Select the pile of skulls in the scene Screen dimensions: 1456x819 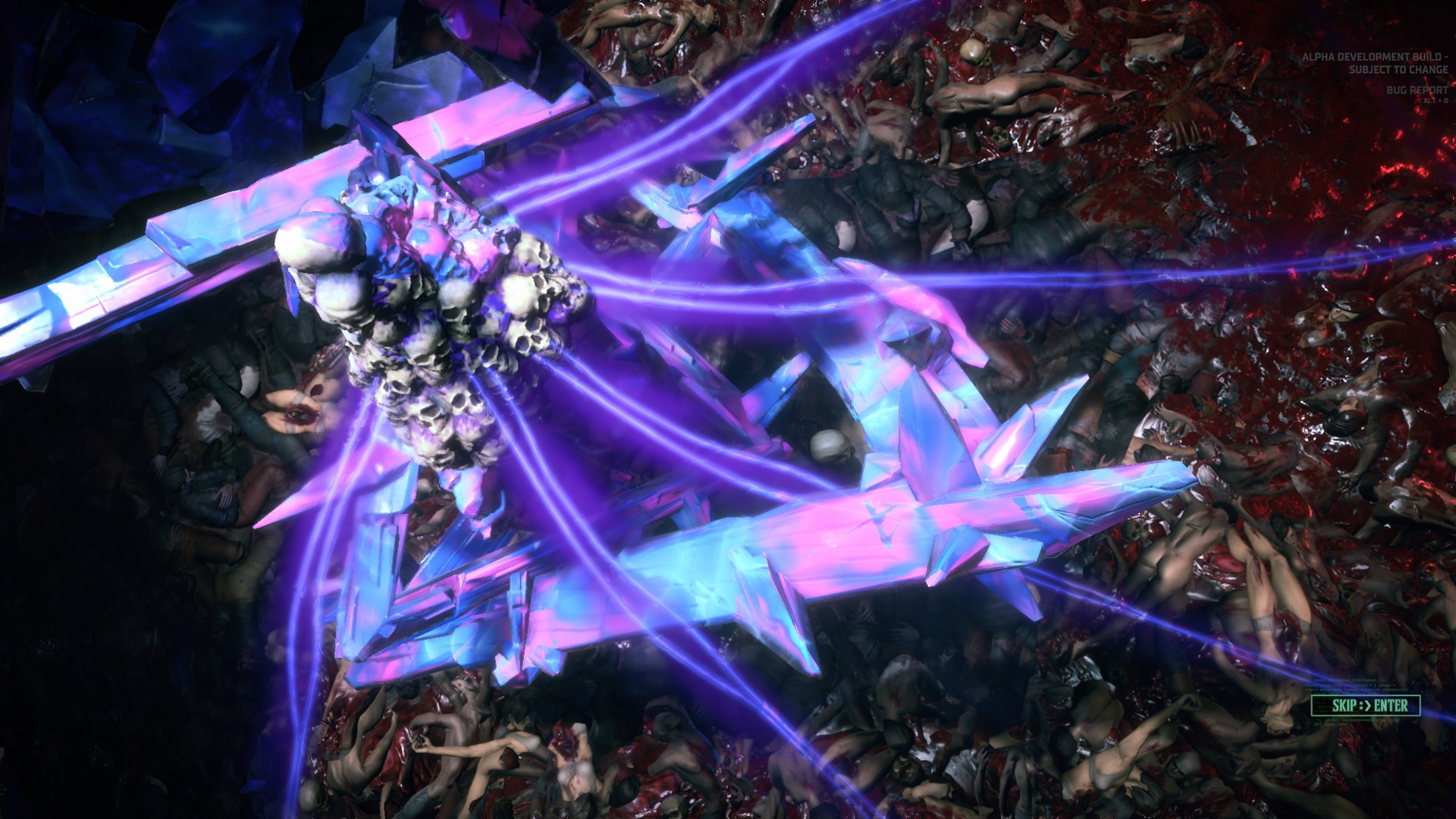coord(425,326)
